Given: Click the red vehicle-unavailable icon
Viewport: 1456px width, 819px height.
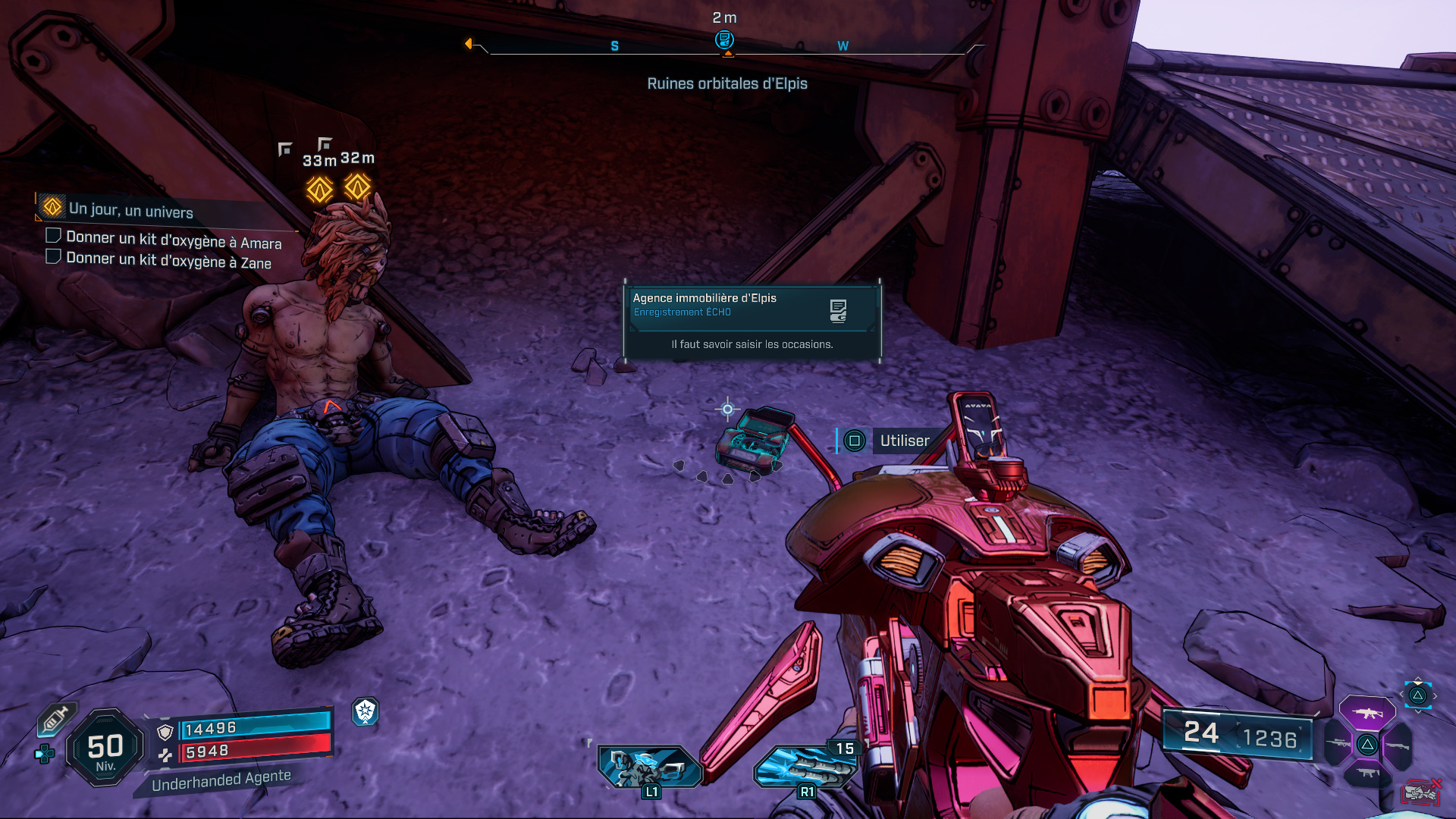Looking at the screenshot, I should [x=1420, y=792].
